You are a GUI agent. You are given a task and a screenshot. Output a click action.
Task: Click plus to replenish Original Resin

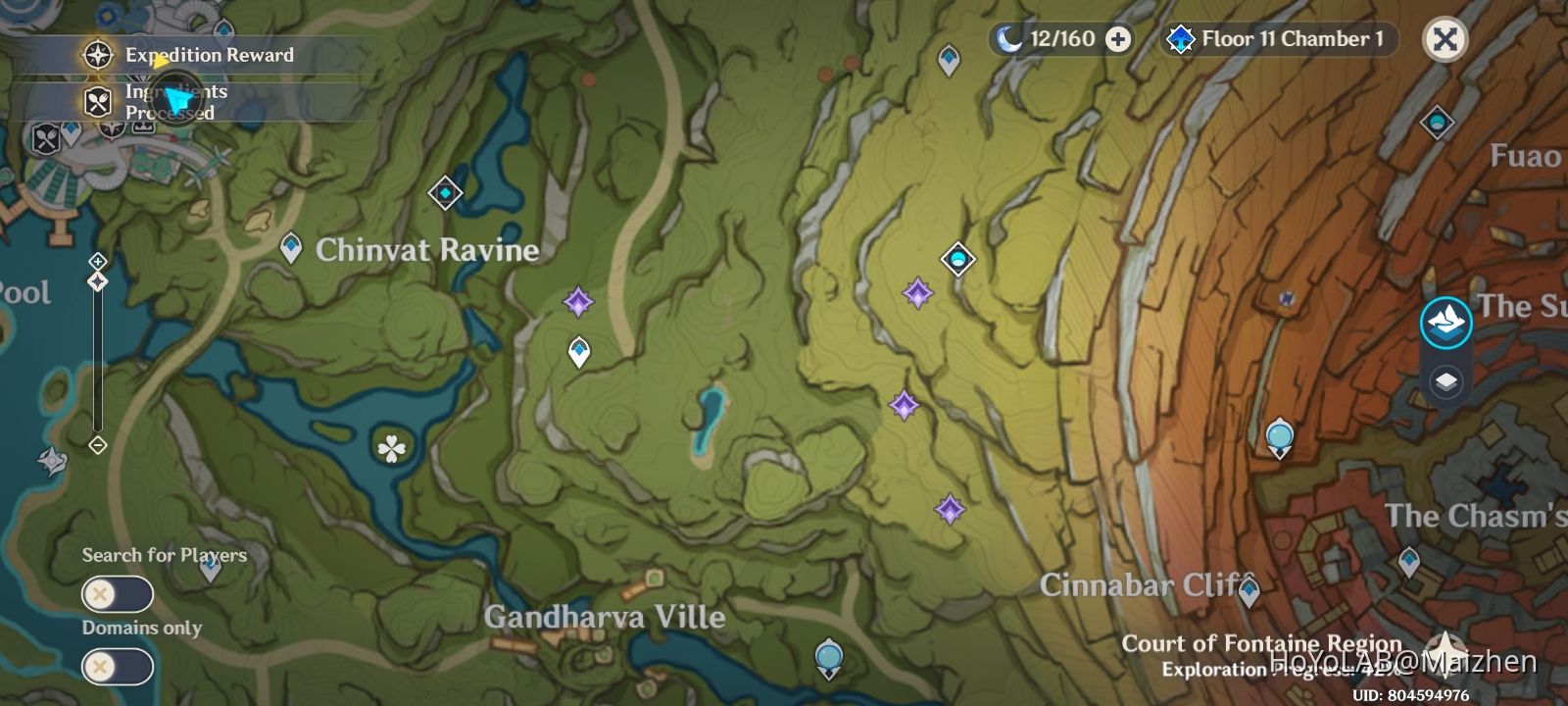tap(1113, 39)
